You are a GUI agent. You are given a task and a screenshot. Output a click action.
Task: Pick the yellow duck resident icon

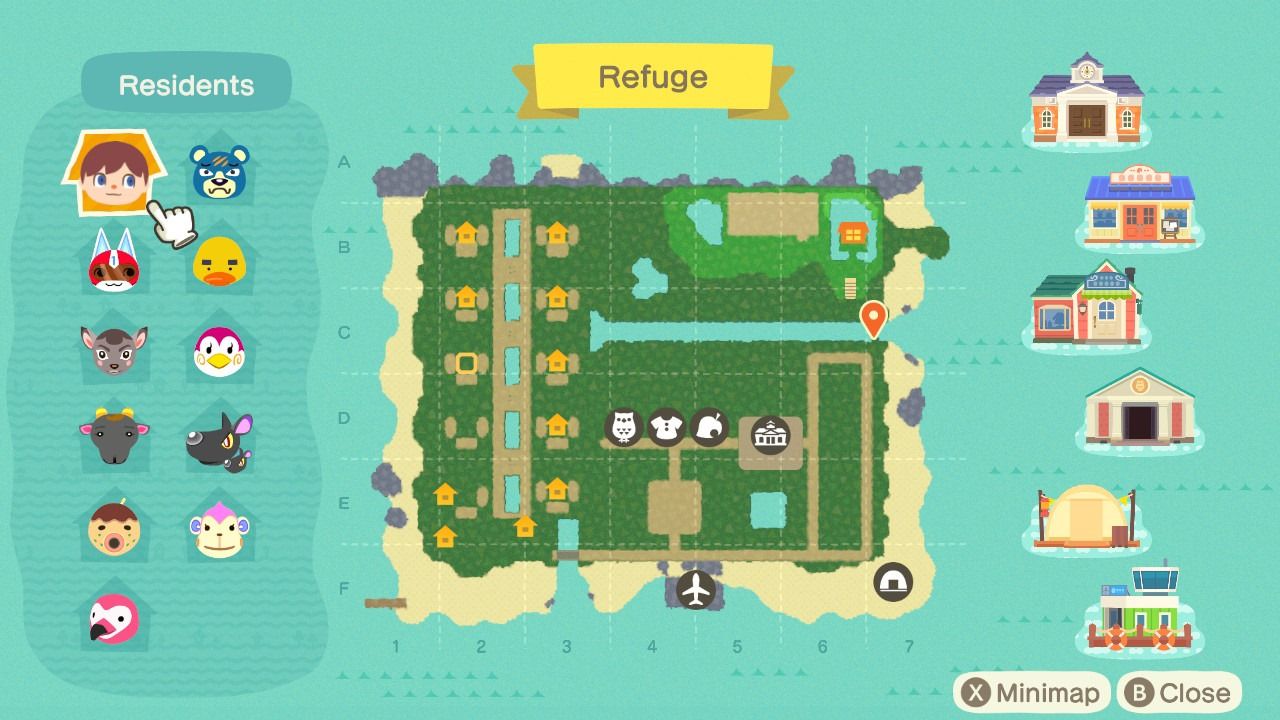pos(219,261)
